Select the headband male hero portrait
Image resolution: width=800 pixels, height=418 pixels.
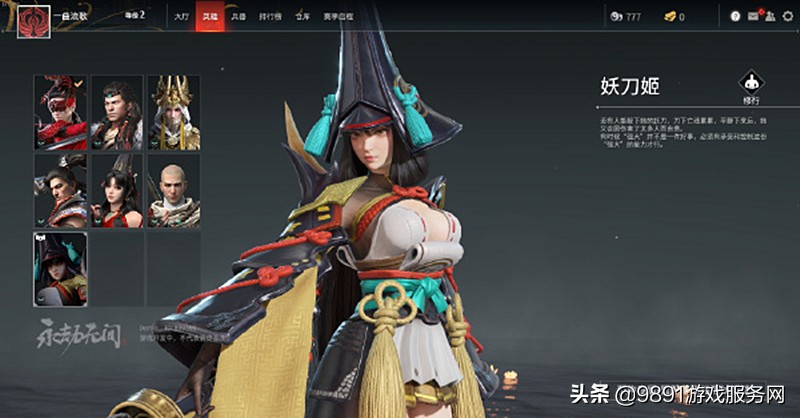(x=117, y=112)
